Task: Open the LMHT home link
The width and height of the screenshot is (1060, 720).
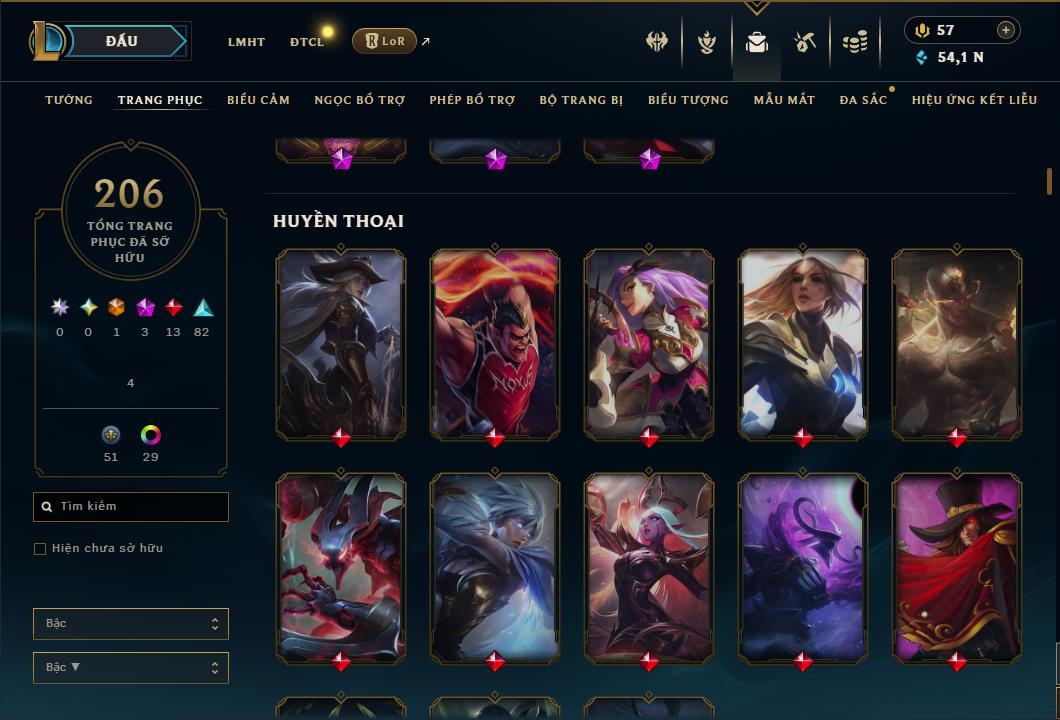Action: (246, 42)
